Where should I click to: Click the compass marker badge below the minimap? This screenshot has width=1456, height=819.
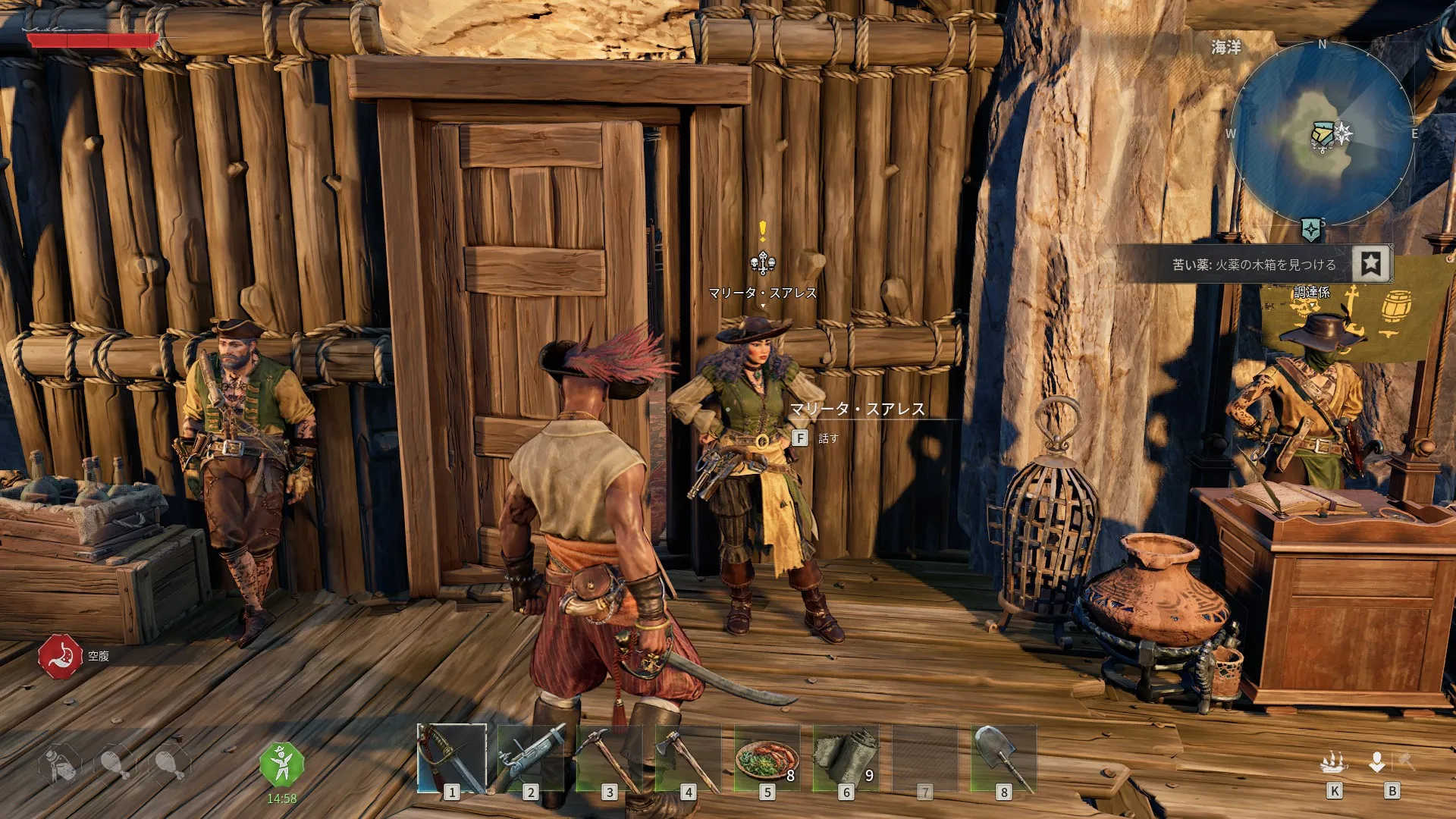click(1310, 228)
